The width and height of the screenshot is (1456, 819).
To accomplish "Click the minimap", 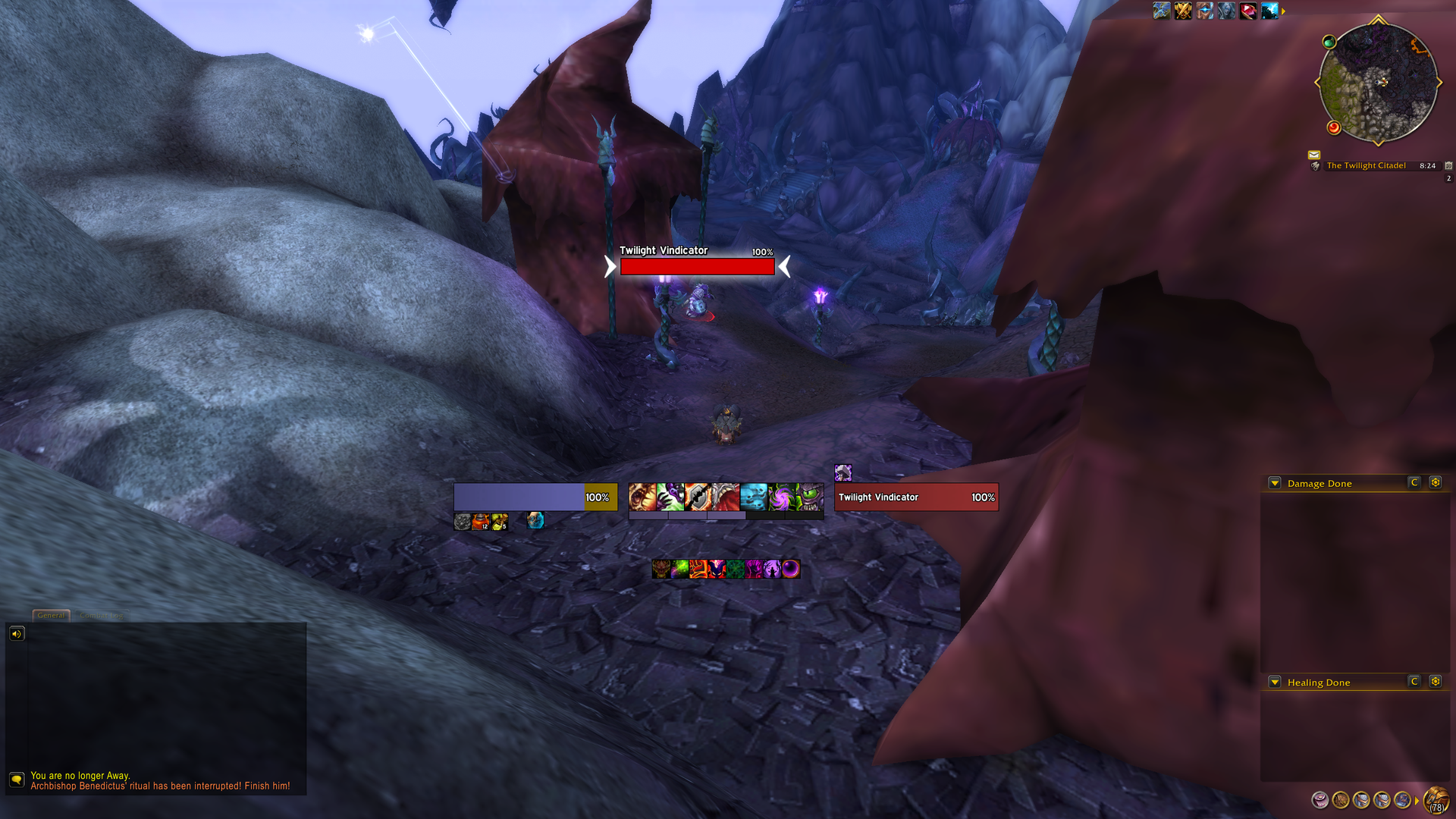I will tap(1378, 83).
